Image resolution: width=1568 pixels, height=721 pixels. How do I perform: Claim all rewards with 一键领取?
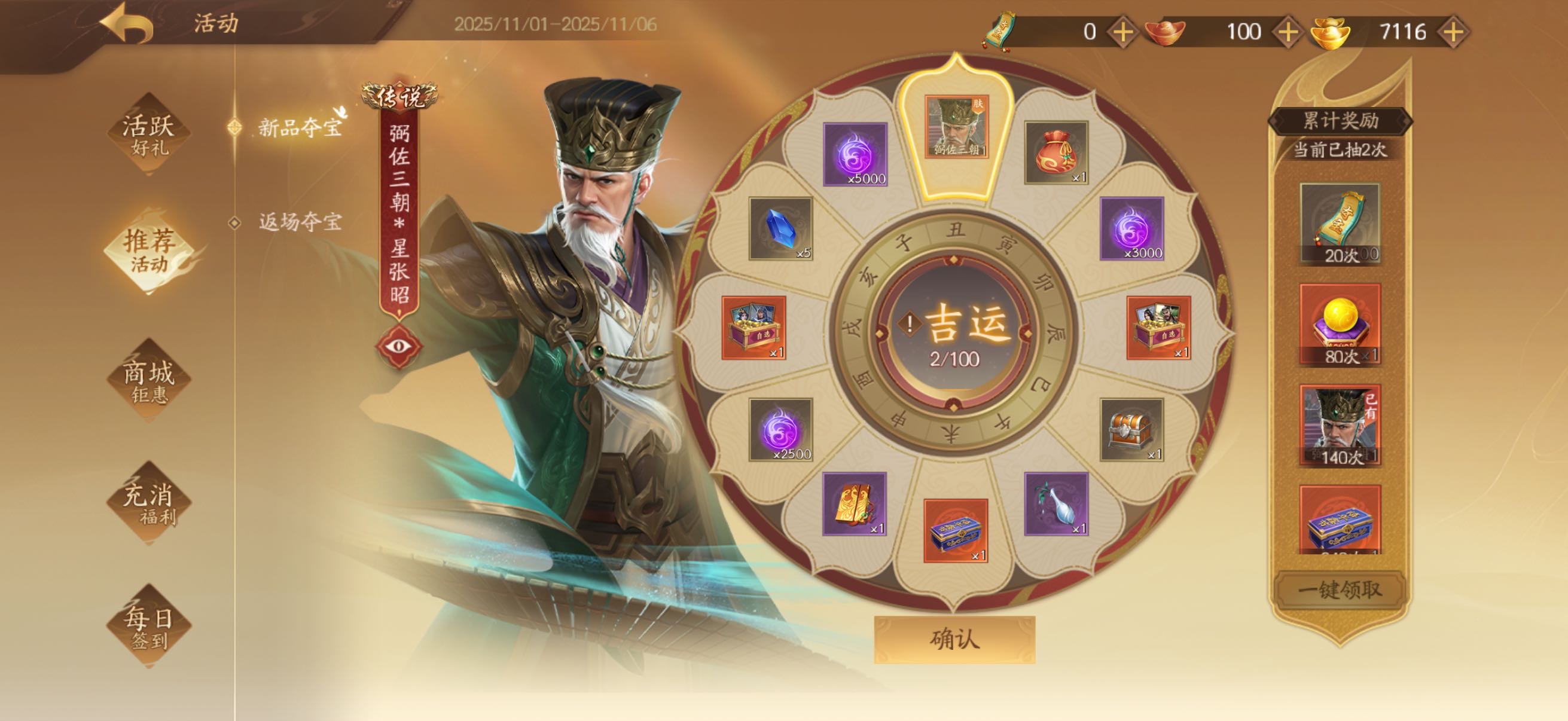pos(1339,589)
